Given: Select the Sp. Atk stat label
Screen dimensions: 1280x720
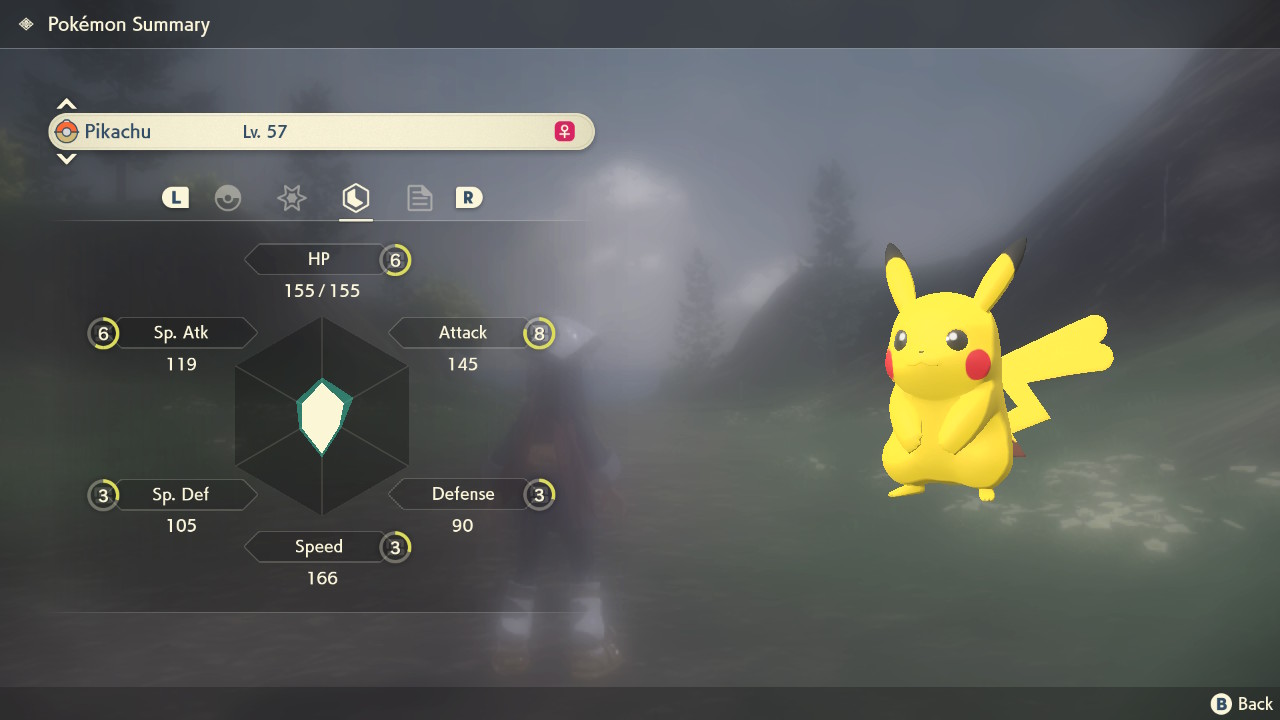Looking at the screenshot, I should click(x=181, y=332).
